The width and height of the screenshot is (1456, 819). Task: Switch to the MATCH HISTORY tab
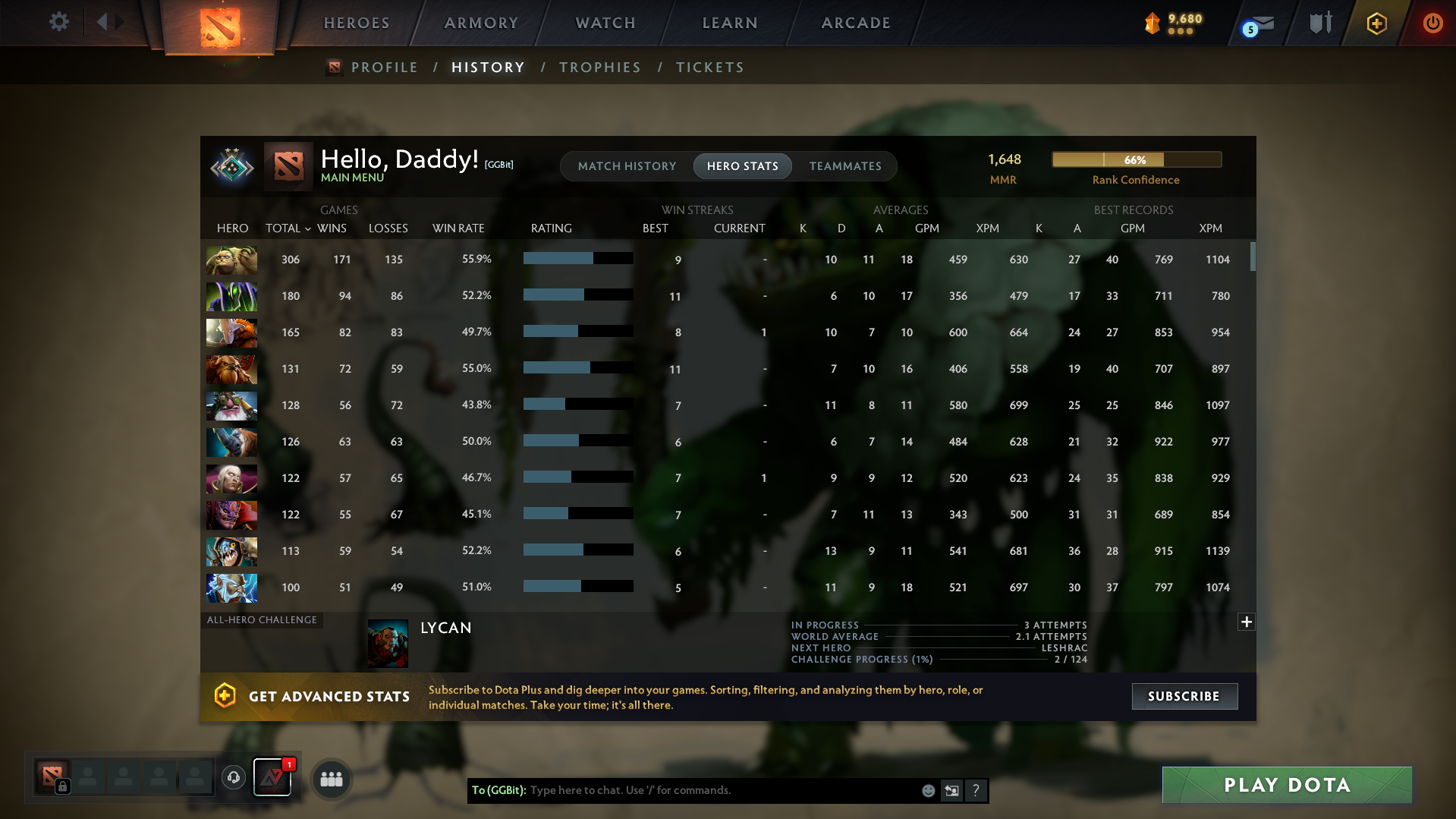(627, 165)
